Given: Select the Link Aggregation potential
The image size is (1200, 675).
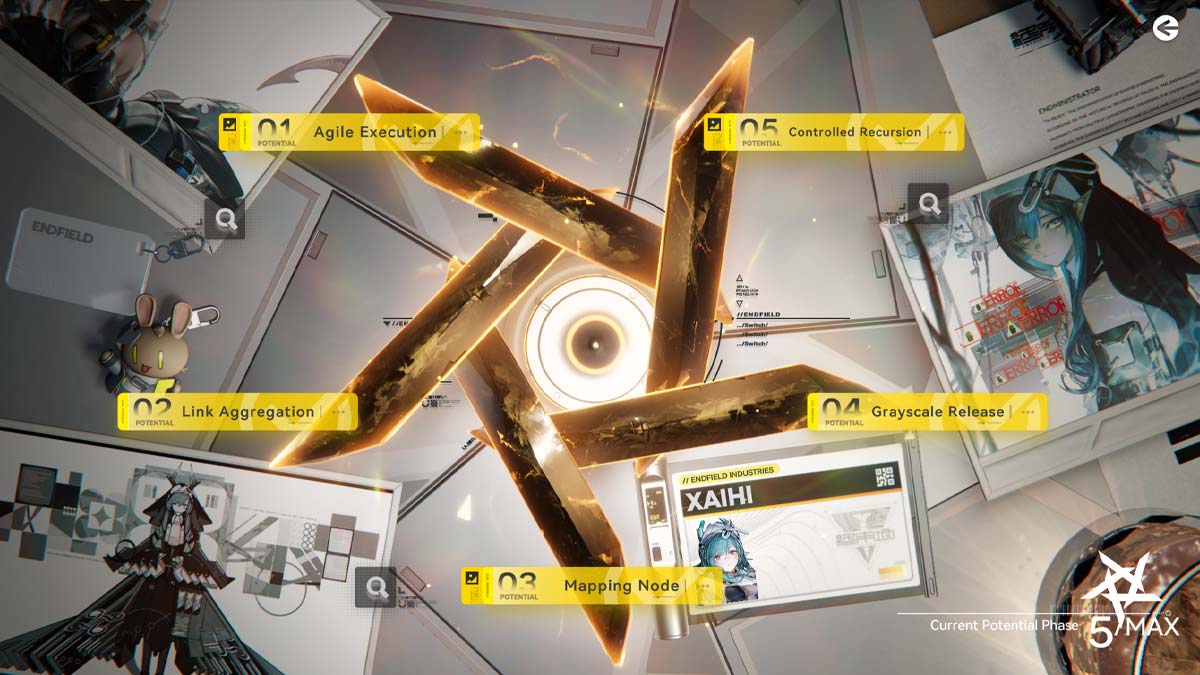Looking at the screenshot, I should click(238, 411).
